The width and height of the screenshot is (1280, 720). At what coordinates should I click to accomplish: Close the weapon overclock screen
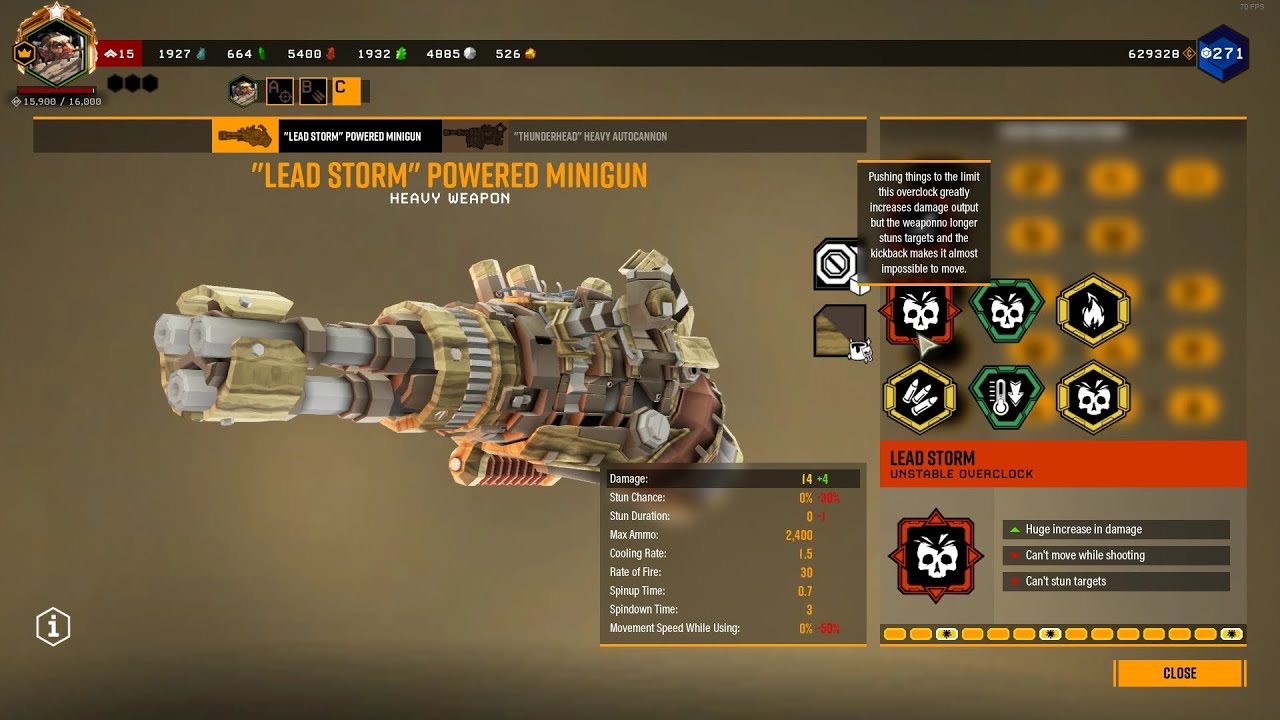pos(1179,673)
